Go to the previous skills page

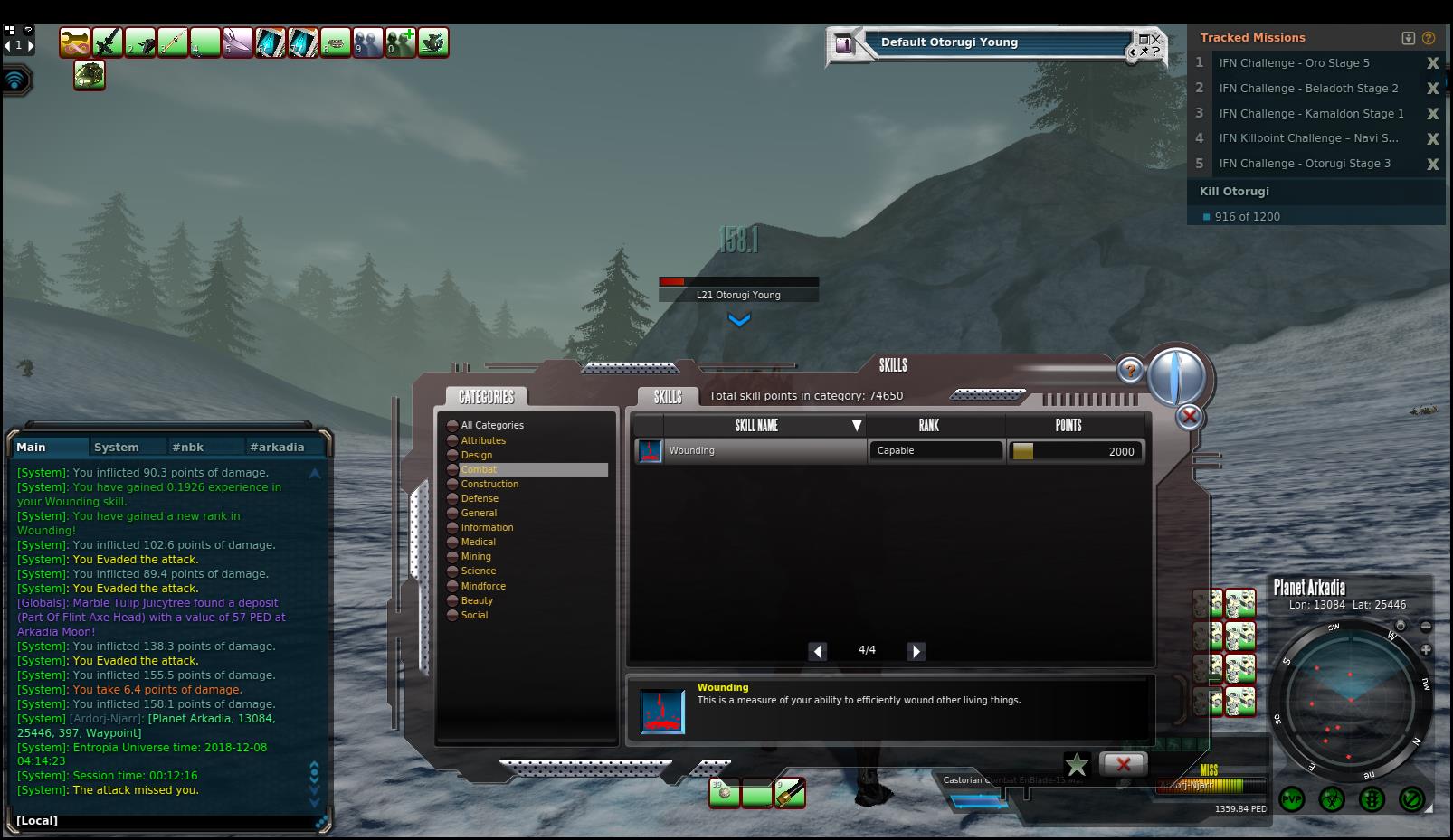pos(817,651)
